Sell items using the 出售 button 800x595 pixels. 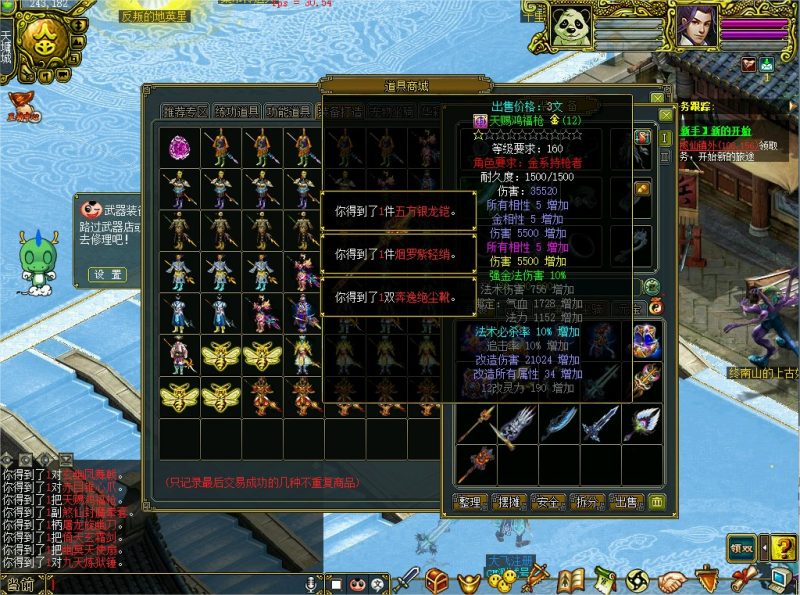point(625,501)
